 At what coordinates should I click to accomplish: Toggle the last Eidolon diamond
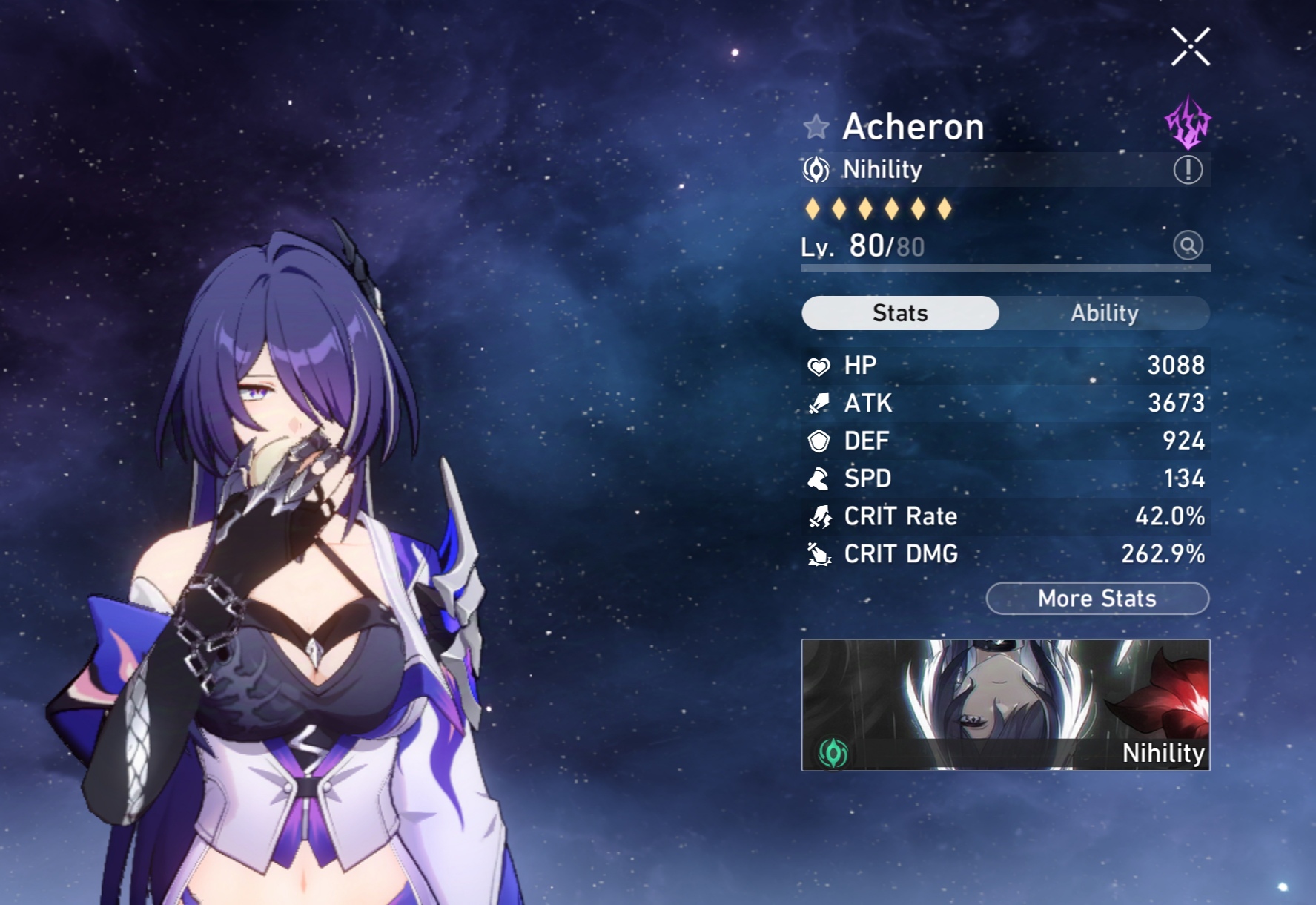tap(945, 208)
